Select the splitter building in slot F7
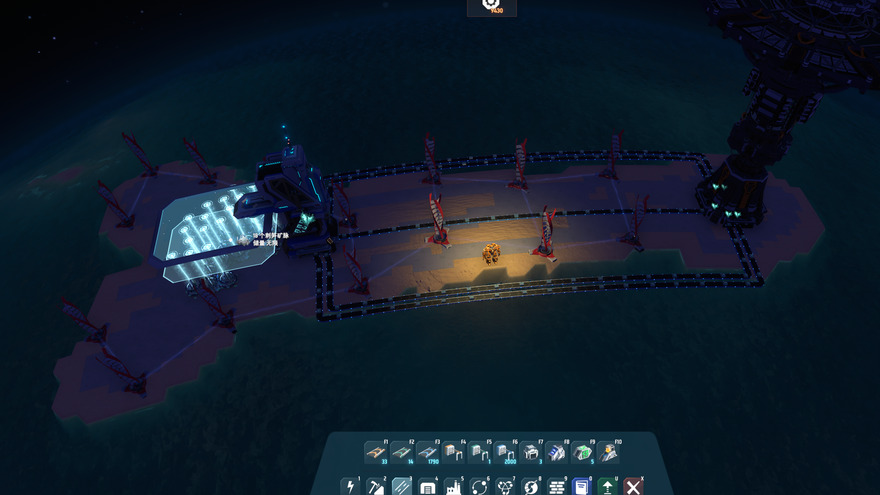The width and height of the screenshot is (880, 495). [531, 452]
